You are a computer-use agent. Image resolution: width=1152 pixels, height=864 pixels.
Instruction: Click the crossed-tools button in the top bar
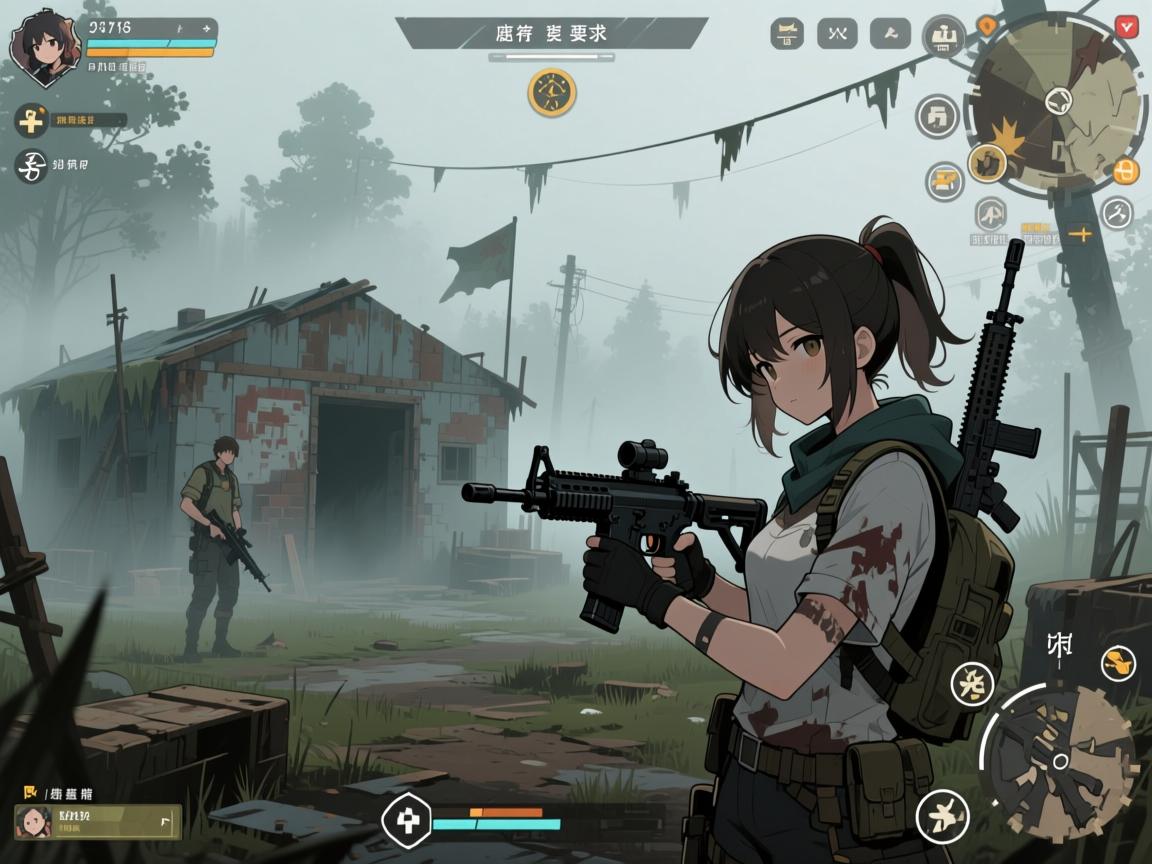[x=837, y=34]
